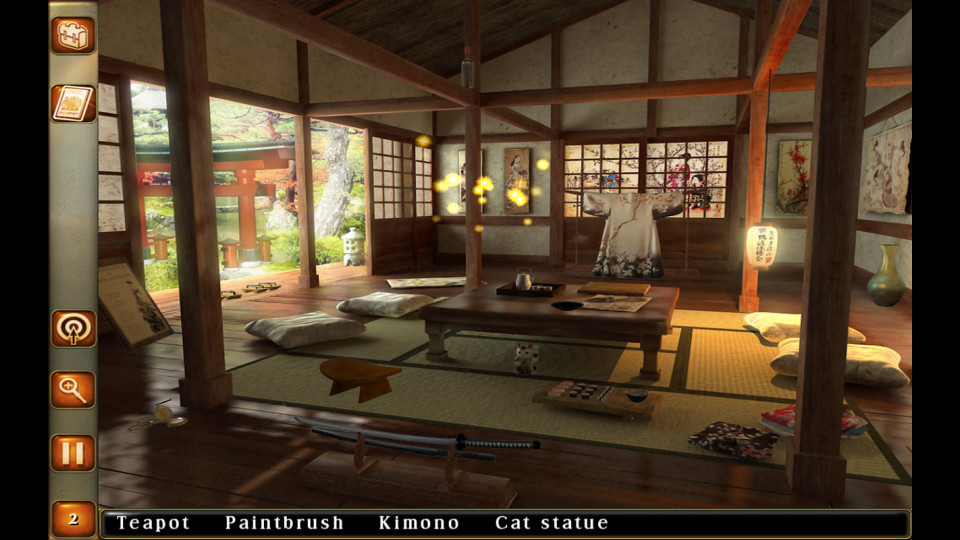Open the suitcase inventory icon

pos(73,35)
